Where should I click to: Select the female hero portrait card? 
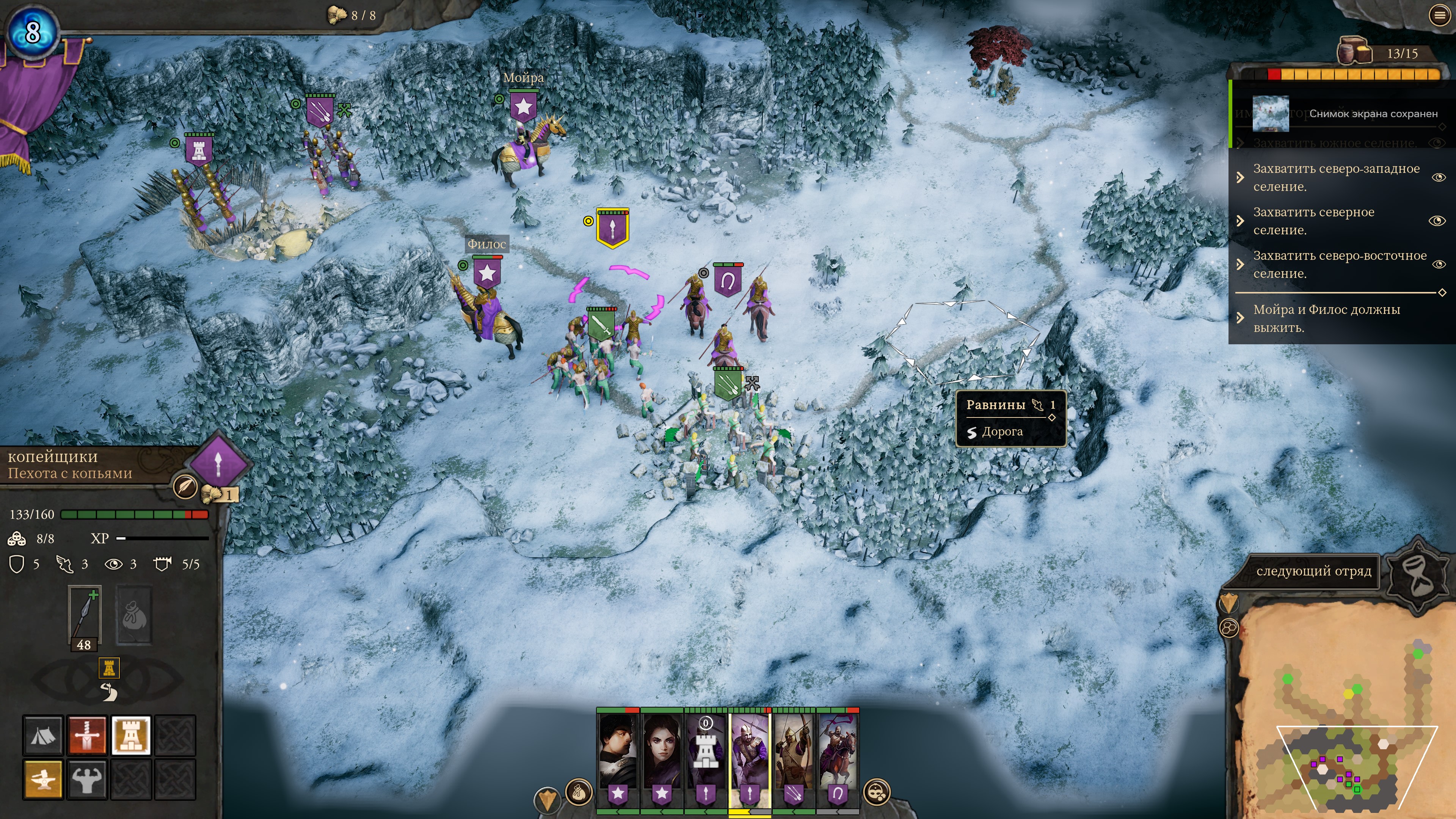pyautogui.click(x=662, y=752)
